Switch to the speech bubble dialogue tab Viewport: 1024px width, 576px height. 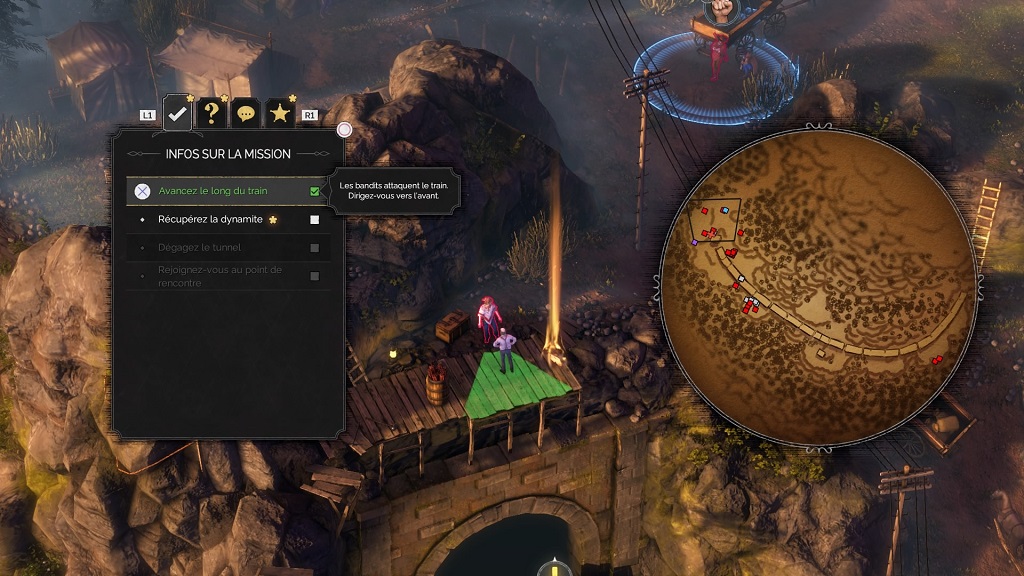click(246, 114)
